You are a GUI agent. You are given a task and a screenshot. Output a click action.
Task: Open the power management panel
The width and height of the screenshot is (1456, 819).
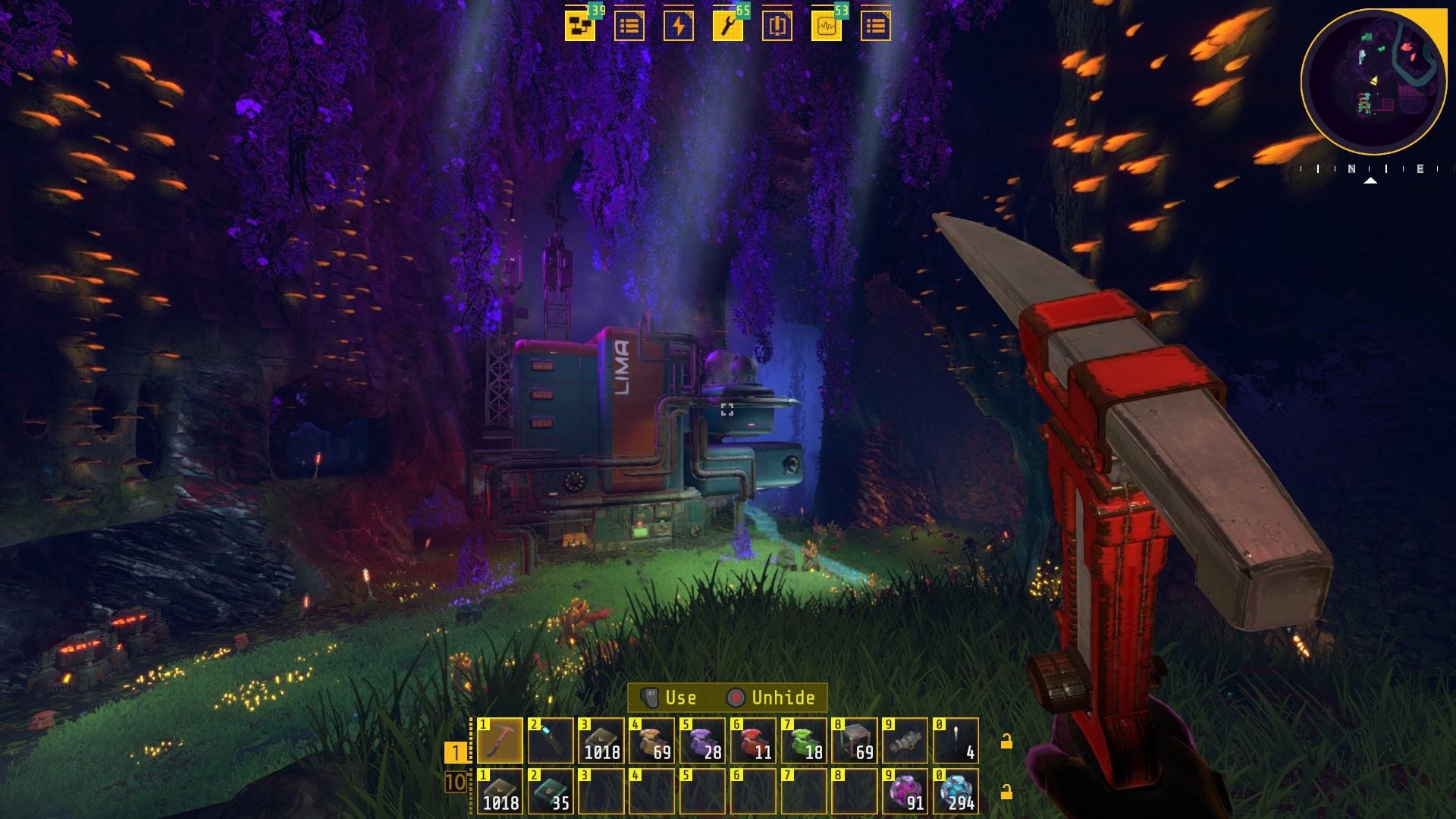coord(679,25)
